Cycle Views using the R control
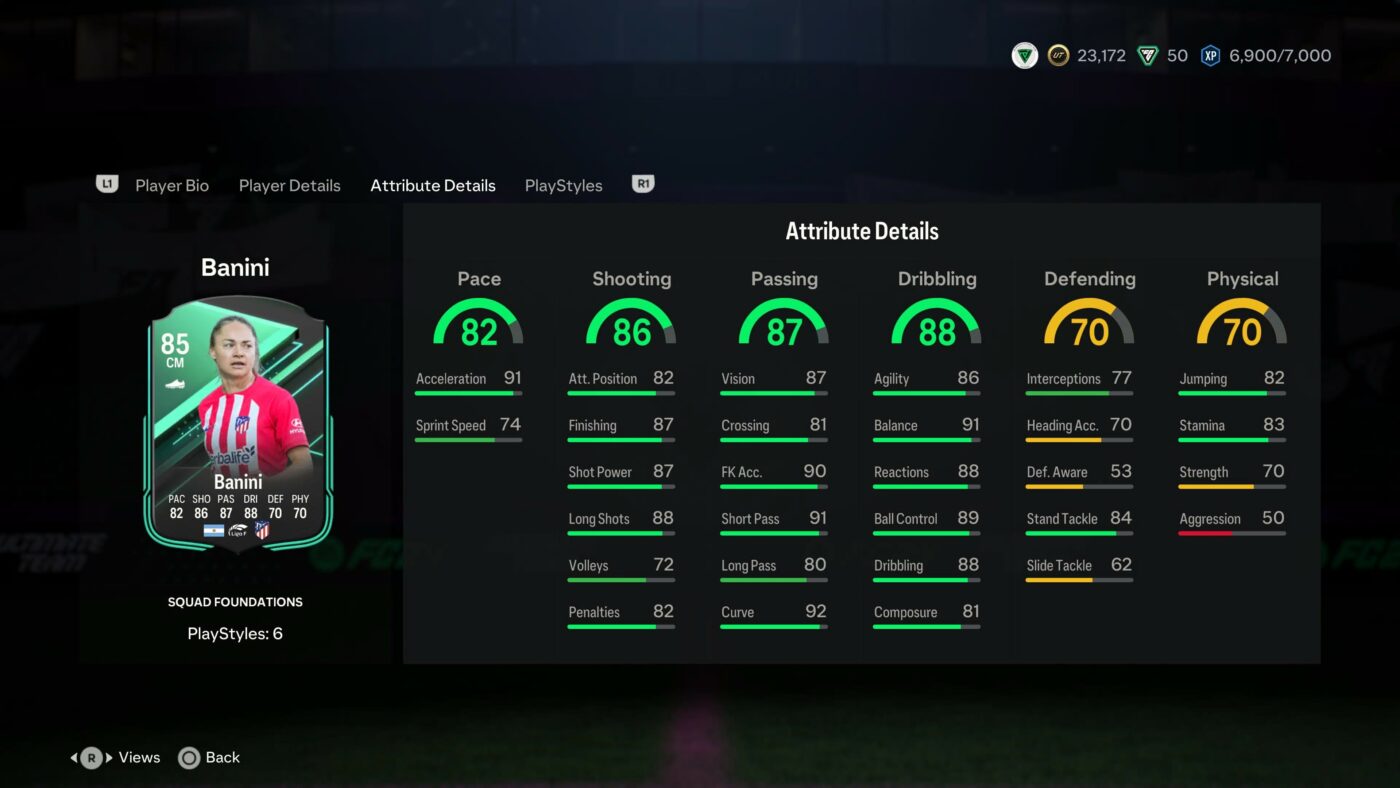The height and width of the screenshot is (788, 1400). click(115, 757)
